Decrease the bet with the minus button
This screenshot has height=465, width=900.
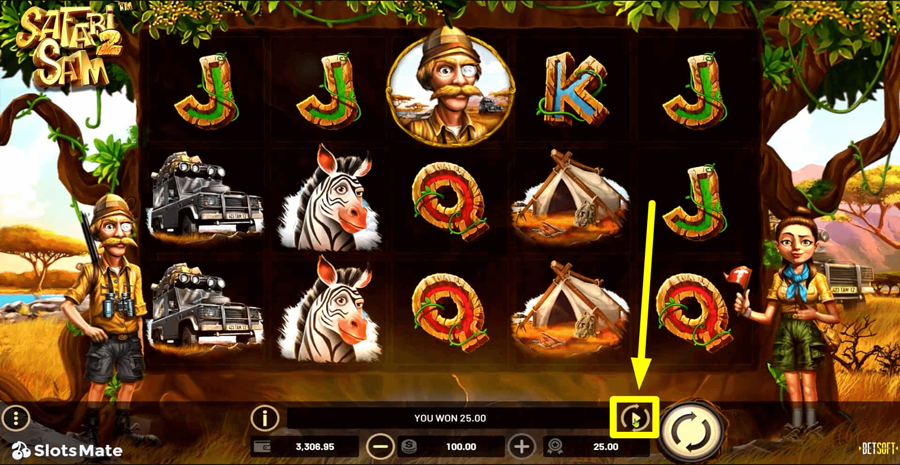click(380, 446)
